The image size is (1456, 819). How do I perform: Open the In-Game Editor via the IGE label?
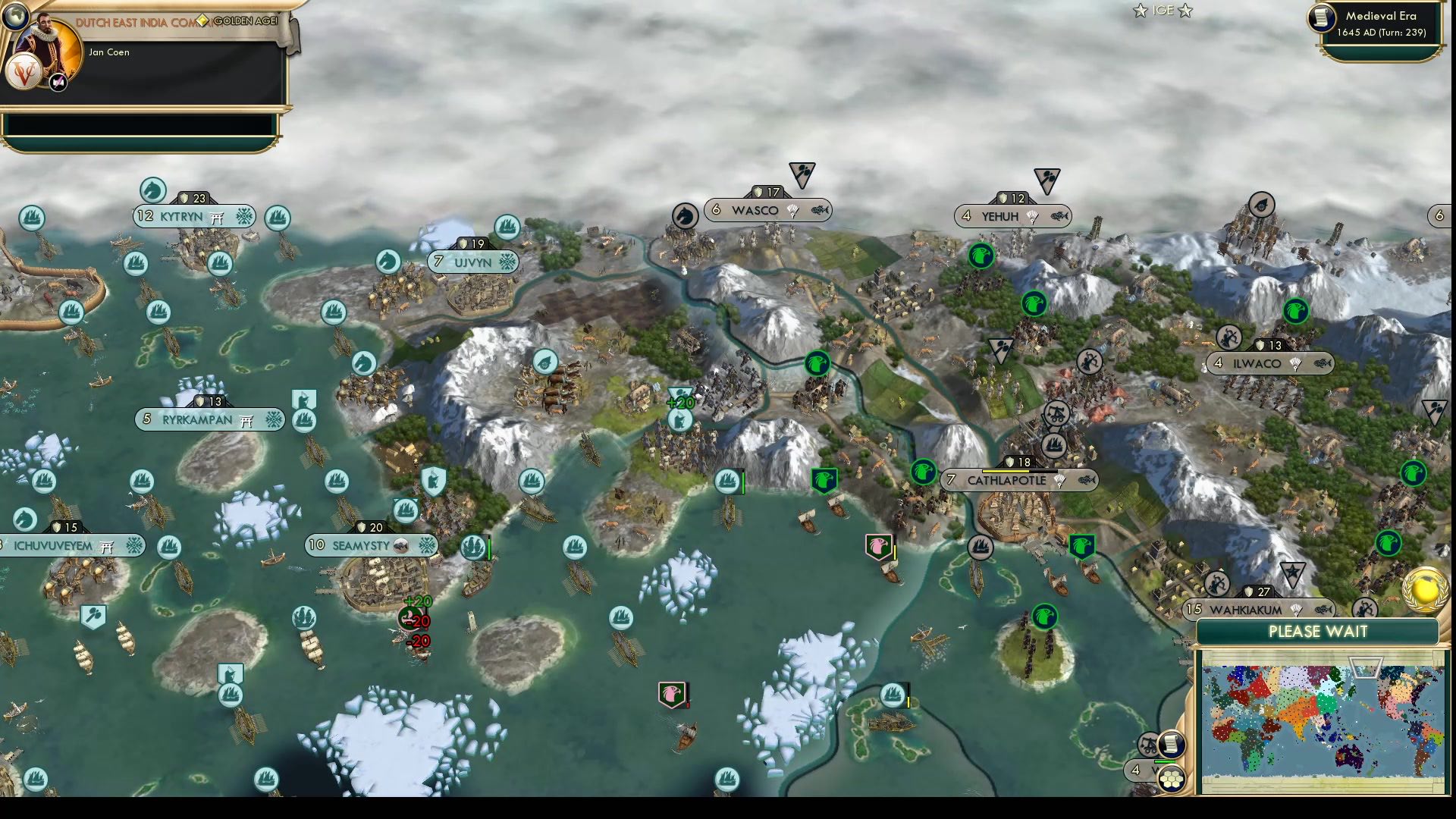[x=1163, y=11]
